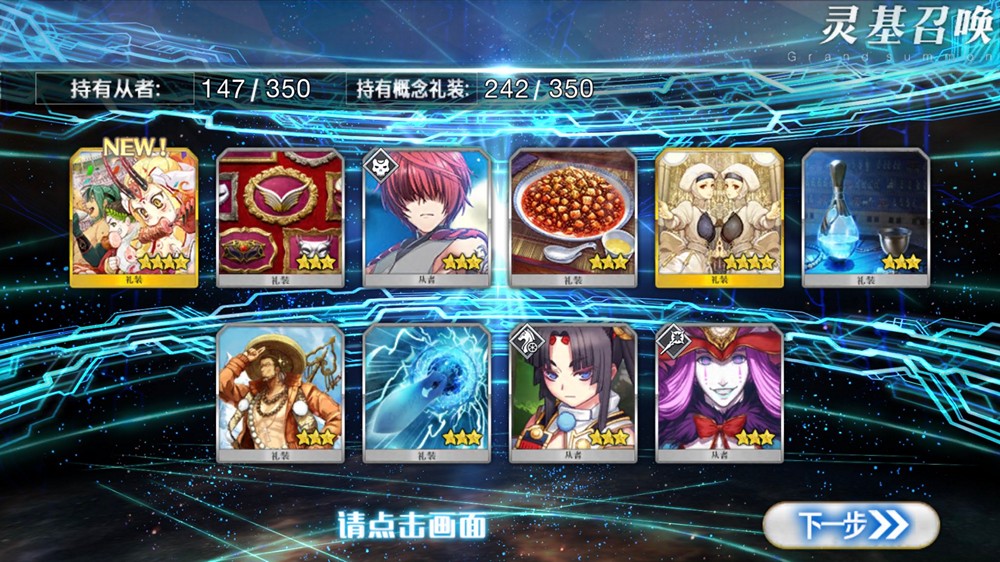Open the straw-hat man craft essence card
Screen dimensions: 1000x562
[280, 392]
